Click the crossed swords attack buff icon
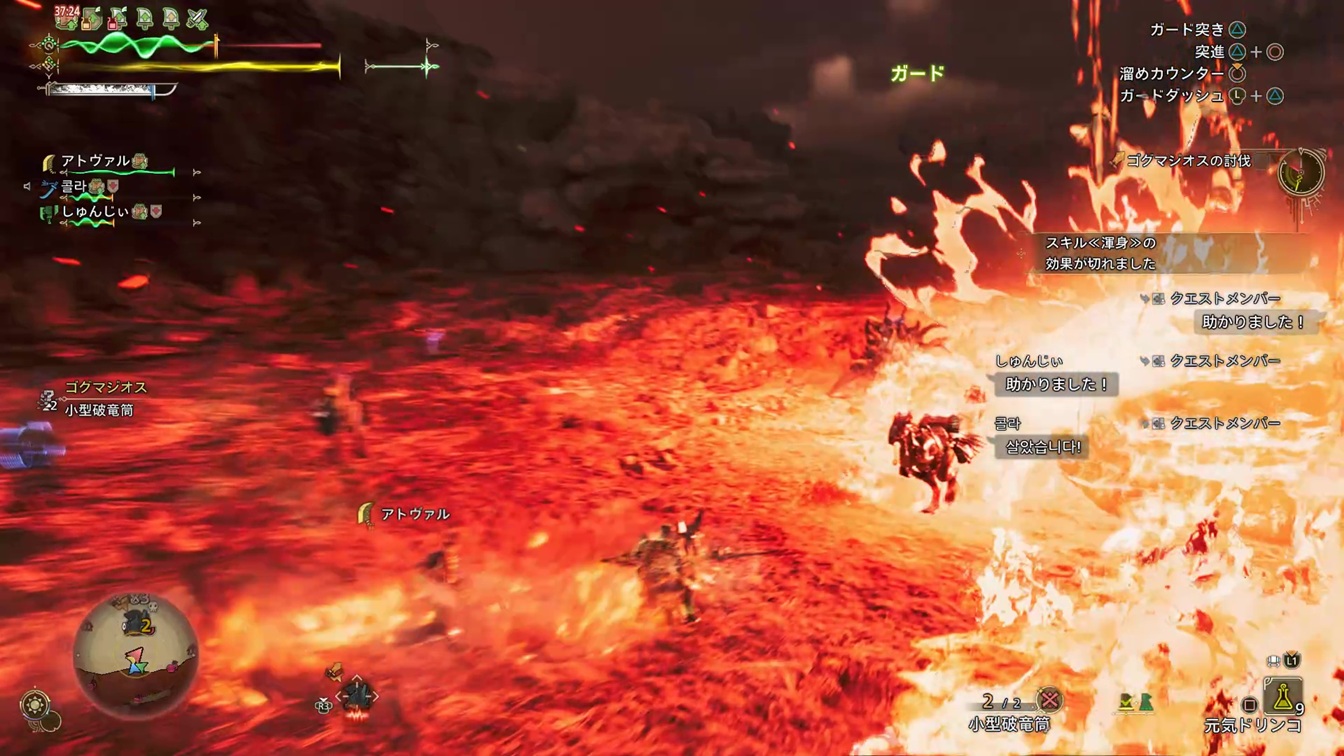The height and width of the screenshot is (756, 1344). point(197,18)
